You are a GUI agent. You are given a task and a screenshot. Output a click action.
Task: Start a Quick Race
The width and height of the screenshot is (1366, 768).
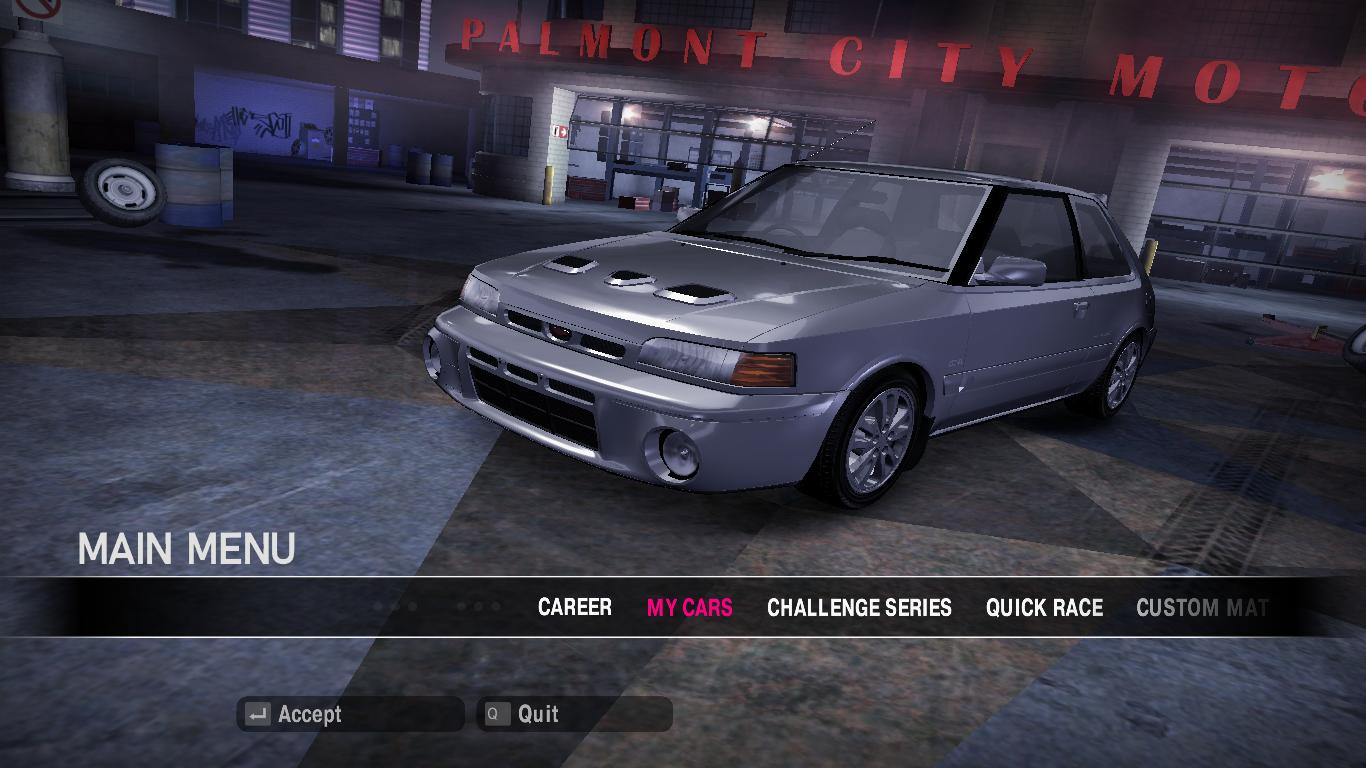pos(1044,607)
